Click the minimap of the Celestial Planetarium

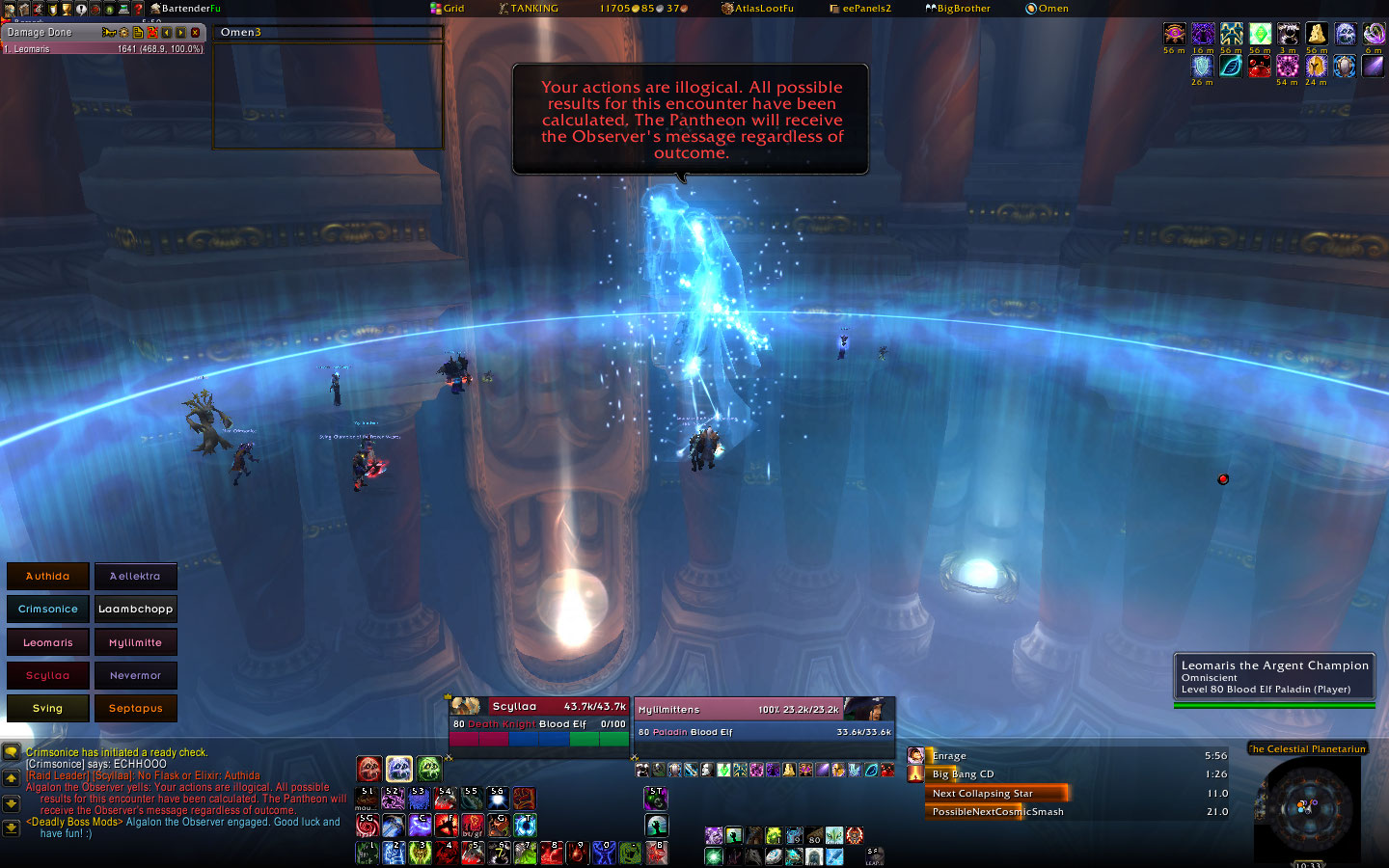coord(1306,806)
